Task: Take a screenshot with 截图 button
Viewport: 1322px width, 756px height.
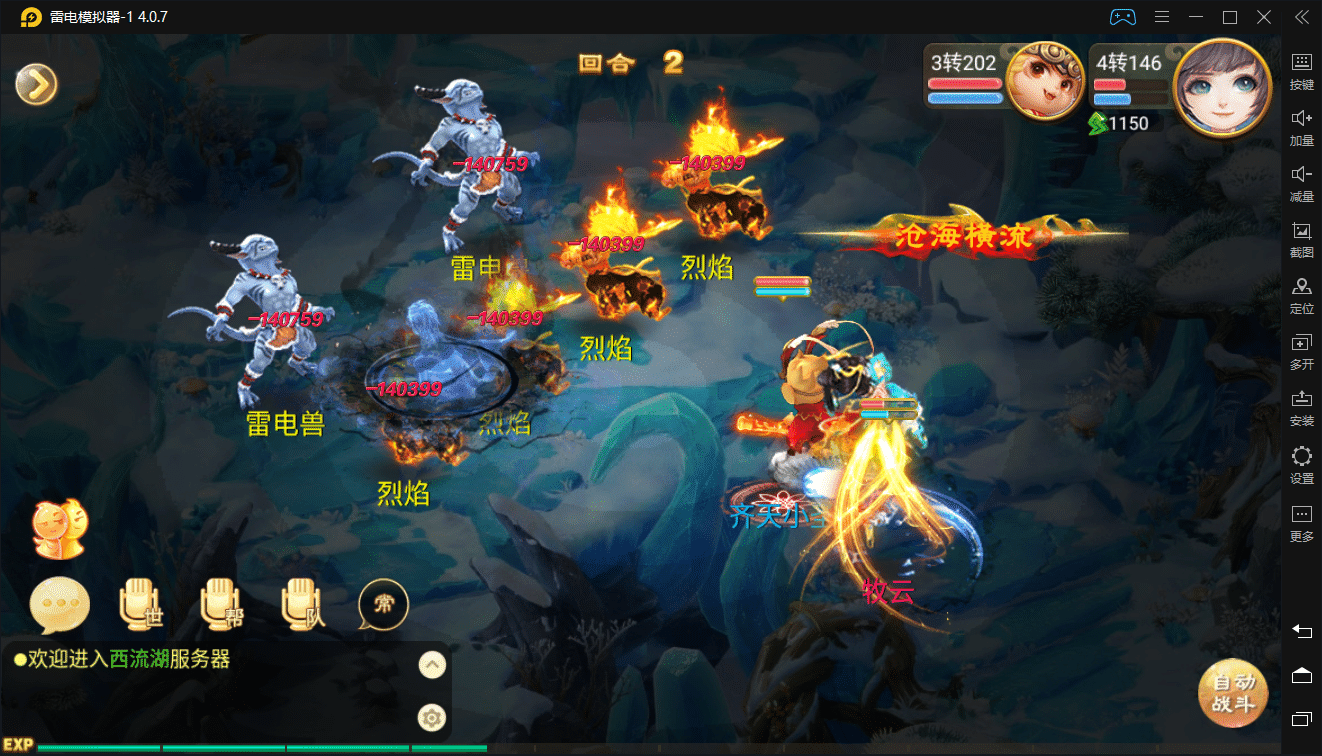Action: (x=1301, y=240)
